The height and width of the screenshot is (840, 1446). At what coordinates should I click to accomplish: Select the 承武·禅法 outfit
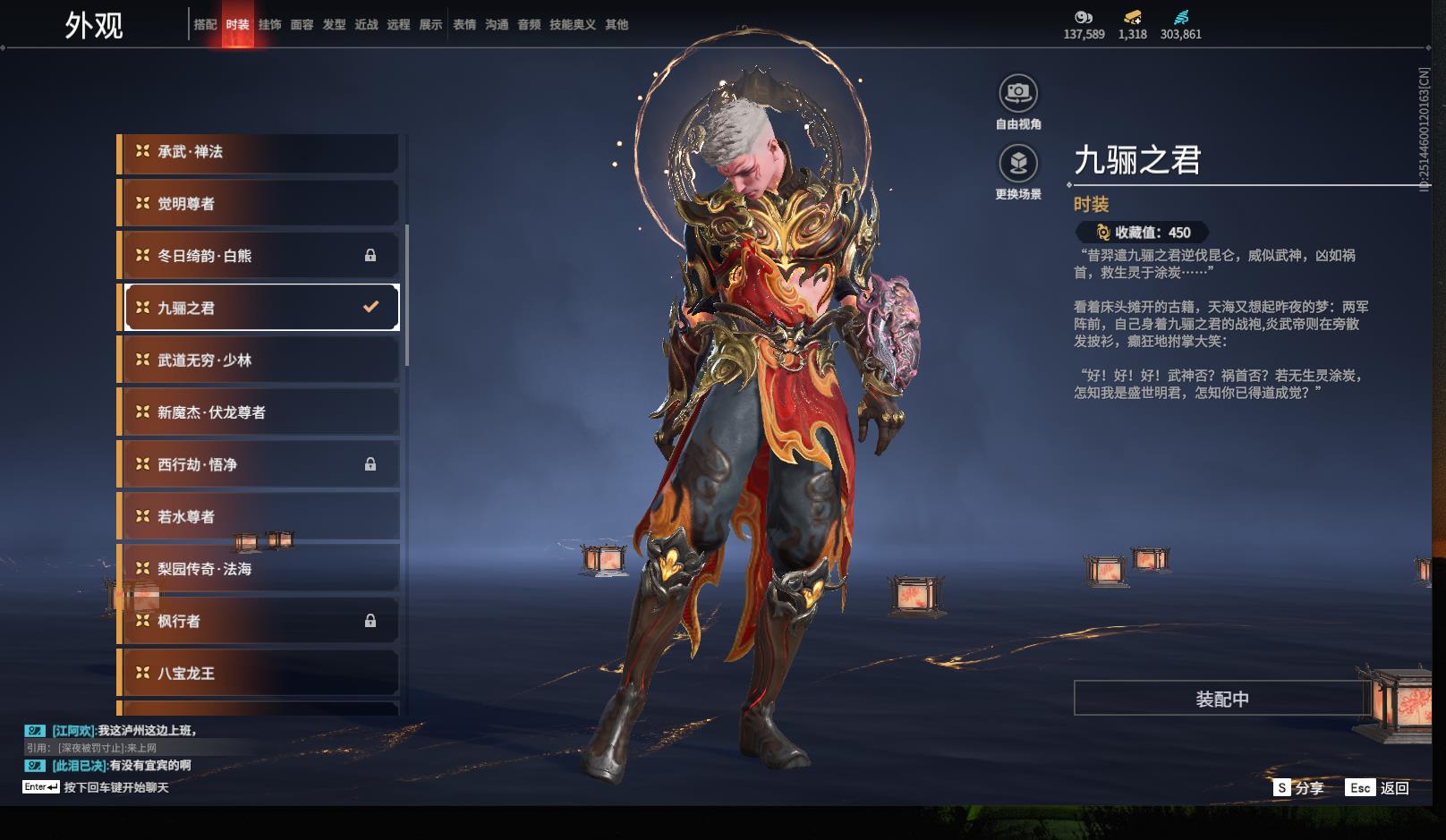pos(259,152)
